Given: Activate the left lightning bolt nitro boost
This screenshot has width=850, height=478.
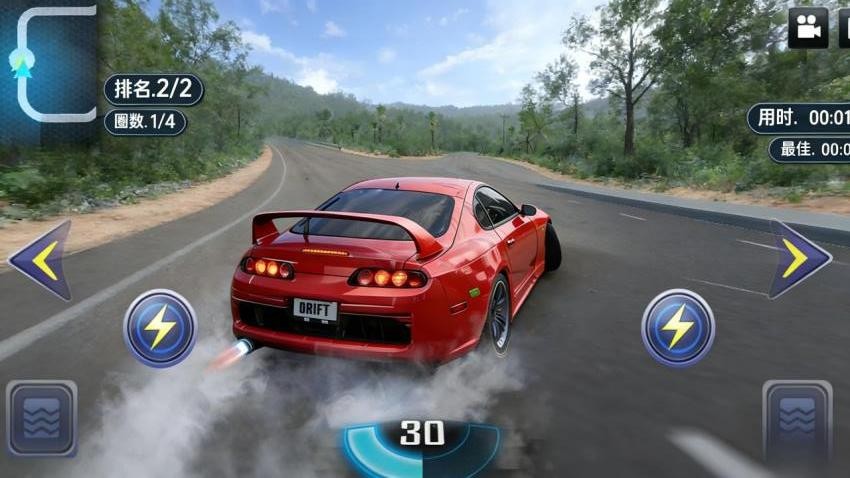Looking at the screenshot, I should coord(160,328).
